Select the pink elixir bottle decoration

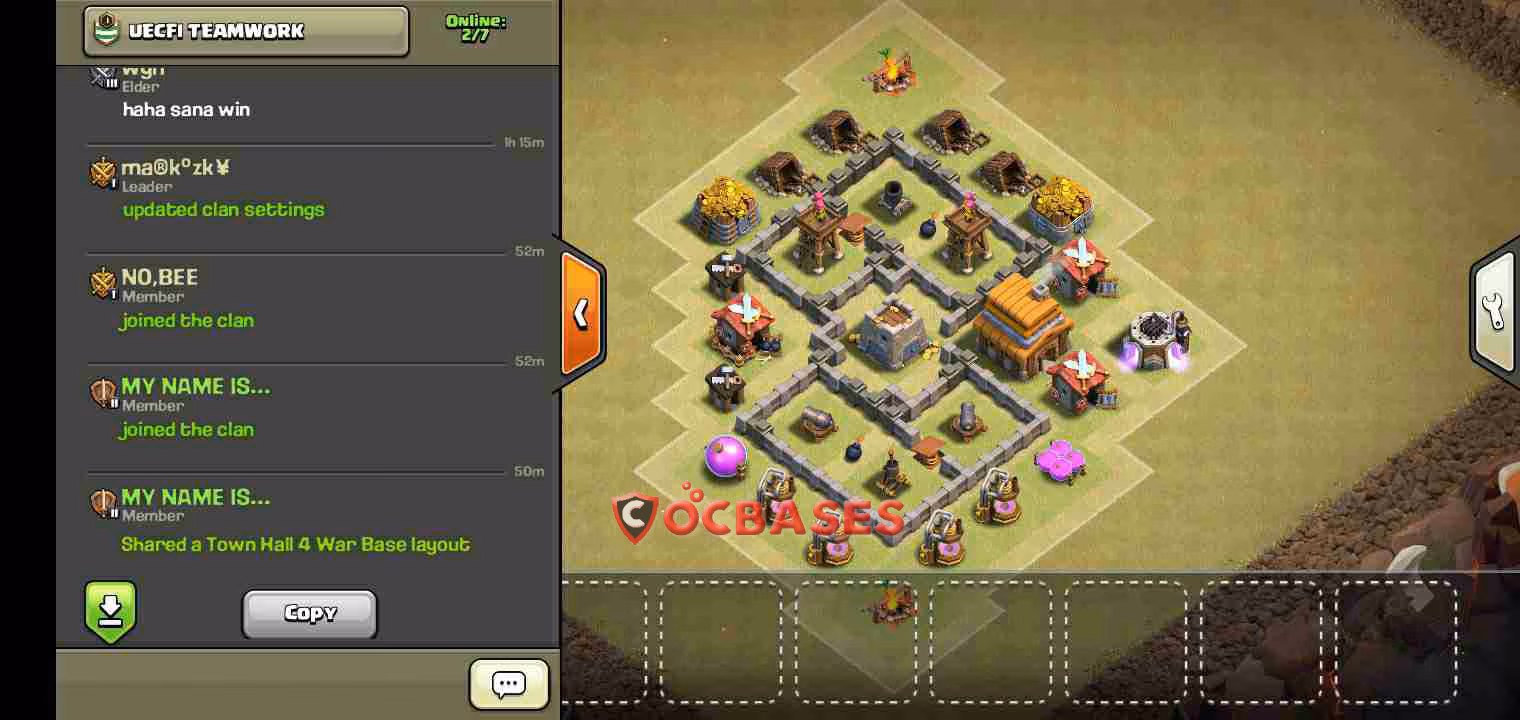pos(724,455)
